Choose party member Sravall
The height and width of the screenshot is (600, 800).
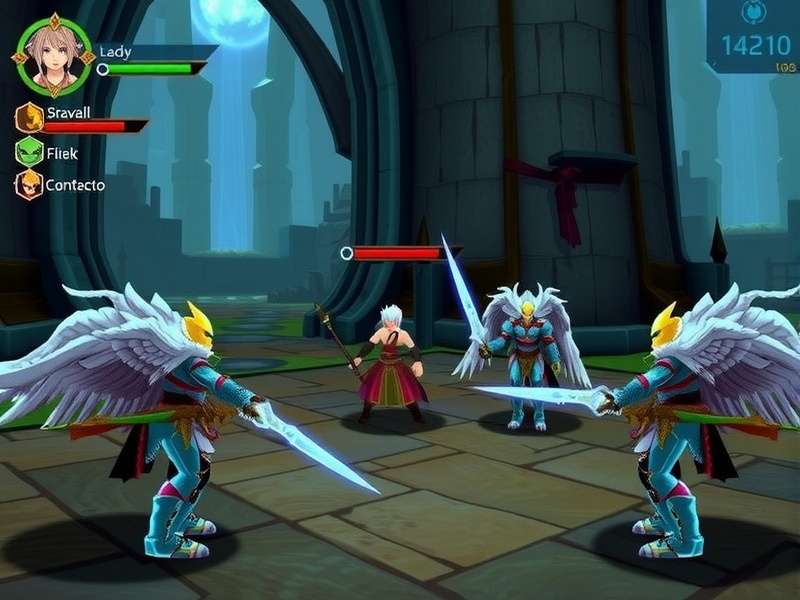29,117
